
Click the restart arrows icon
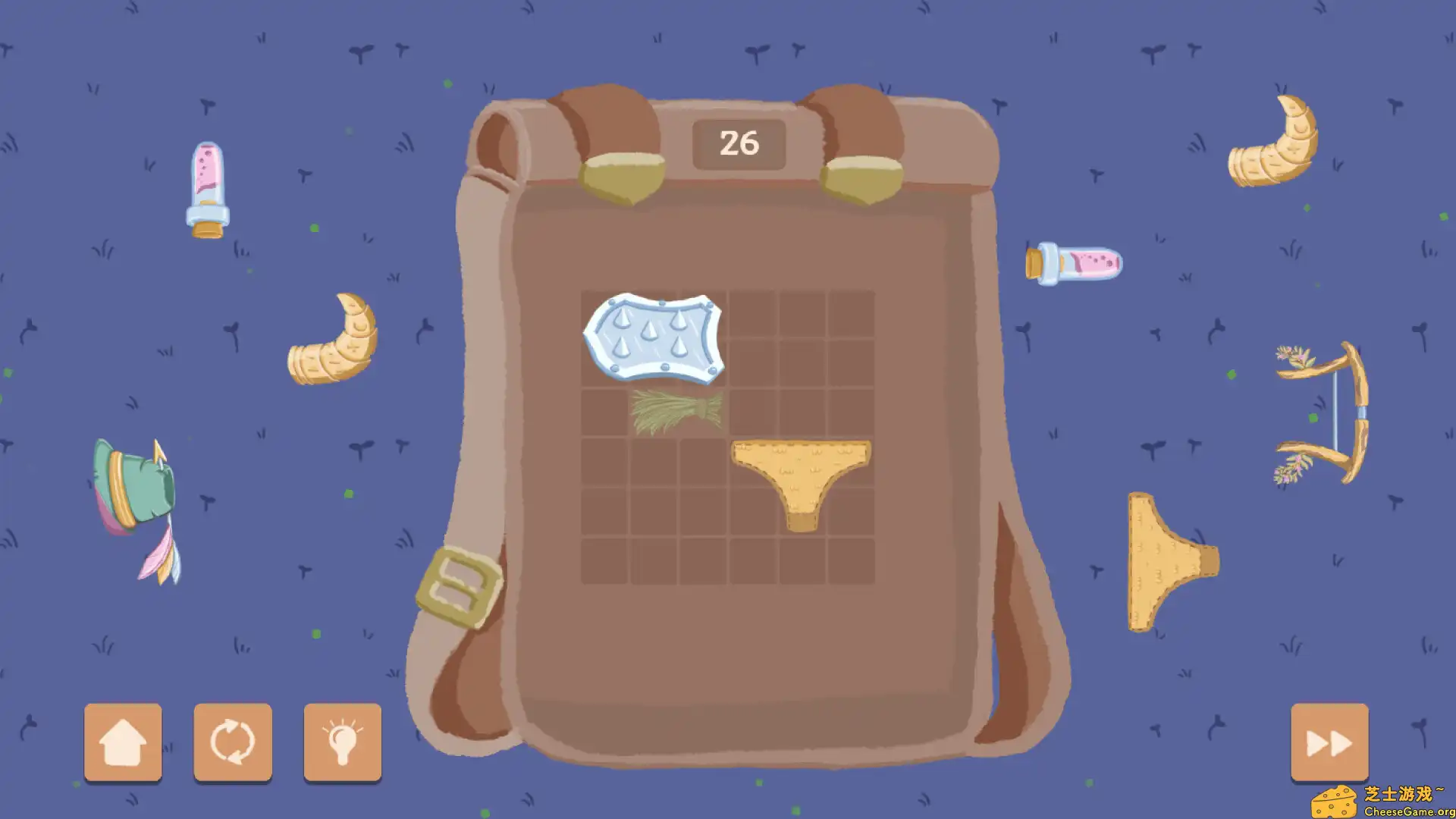232,742
